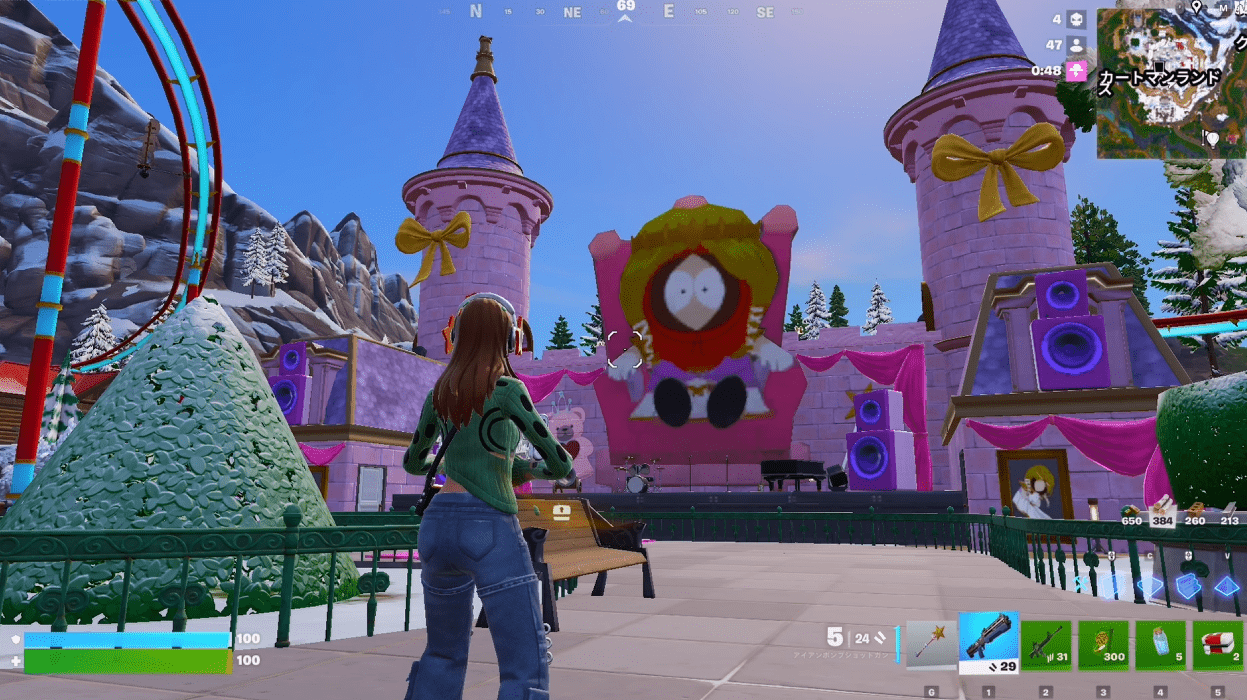1247x700 pixels.
Task: Select the wall building piece
Action: 1112,586
